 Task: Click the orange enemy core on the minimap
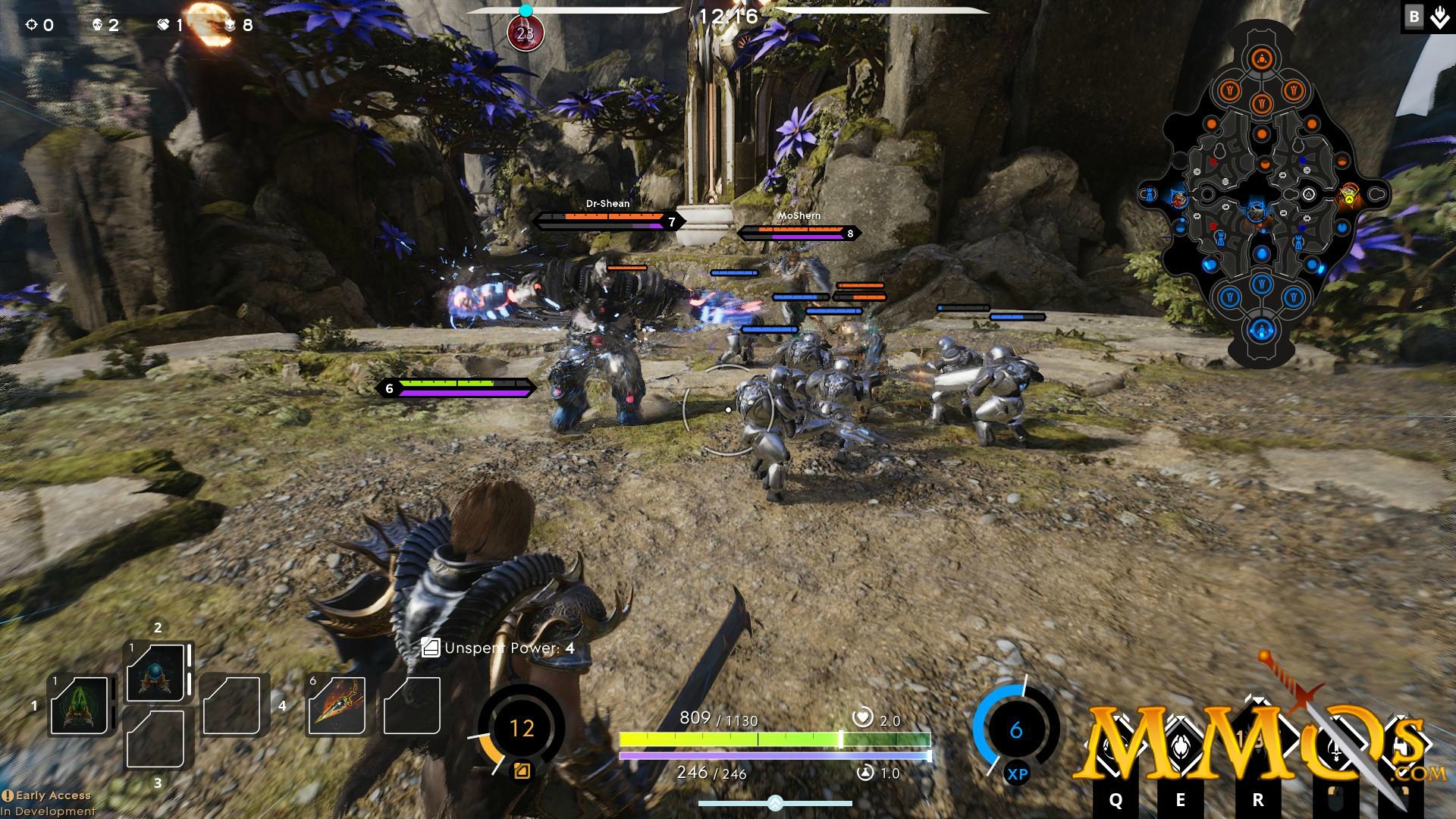click(1261, 59)
